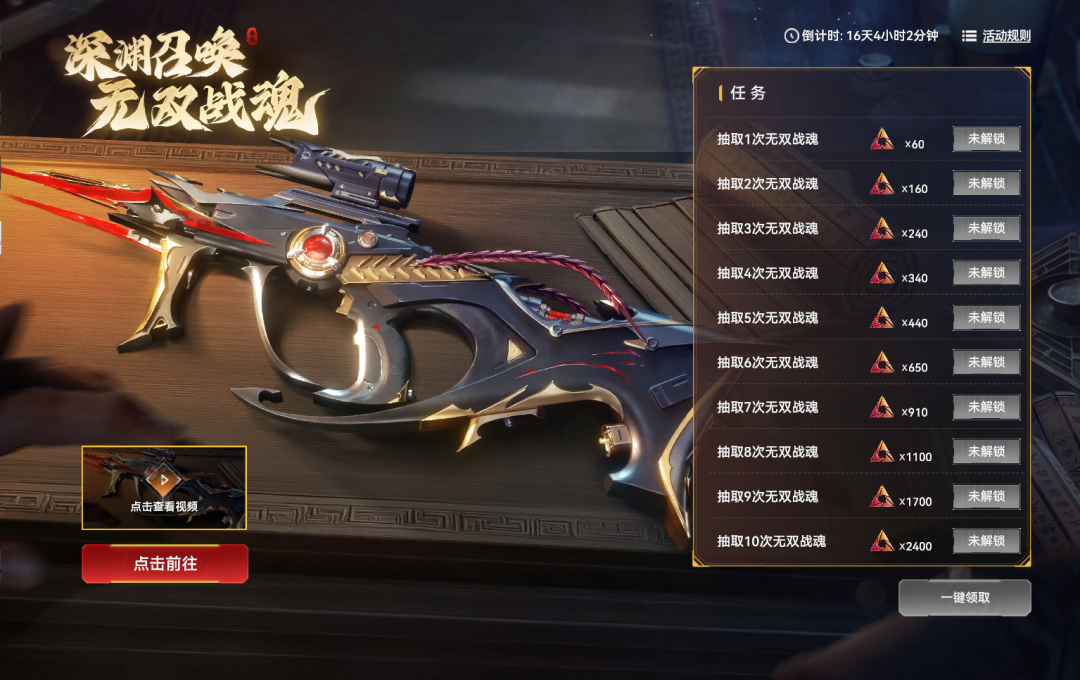Select the x1100 reward icon
The image size is (1080, 680).
(881, 452)
